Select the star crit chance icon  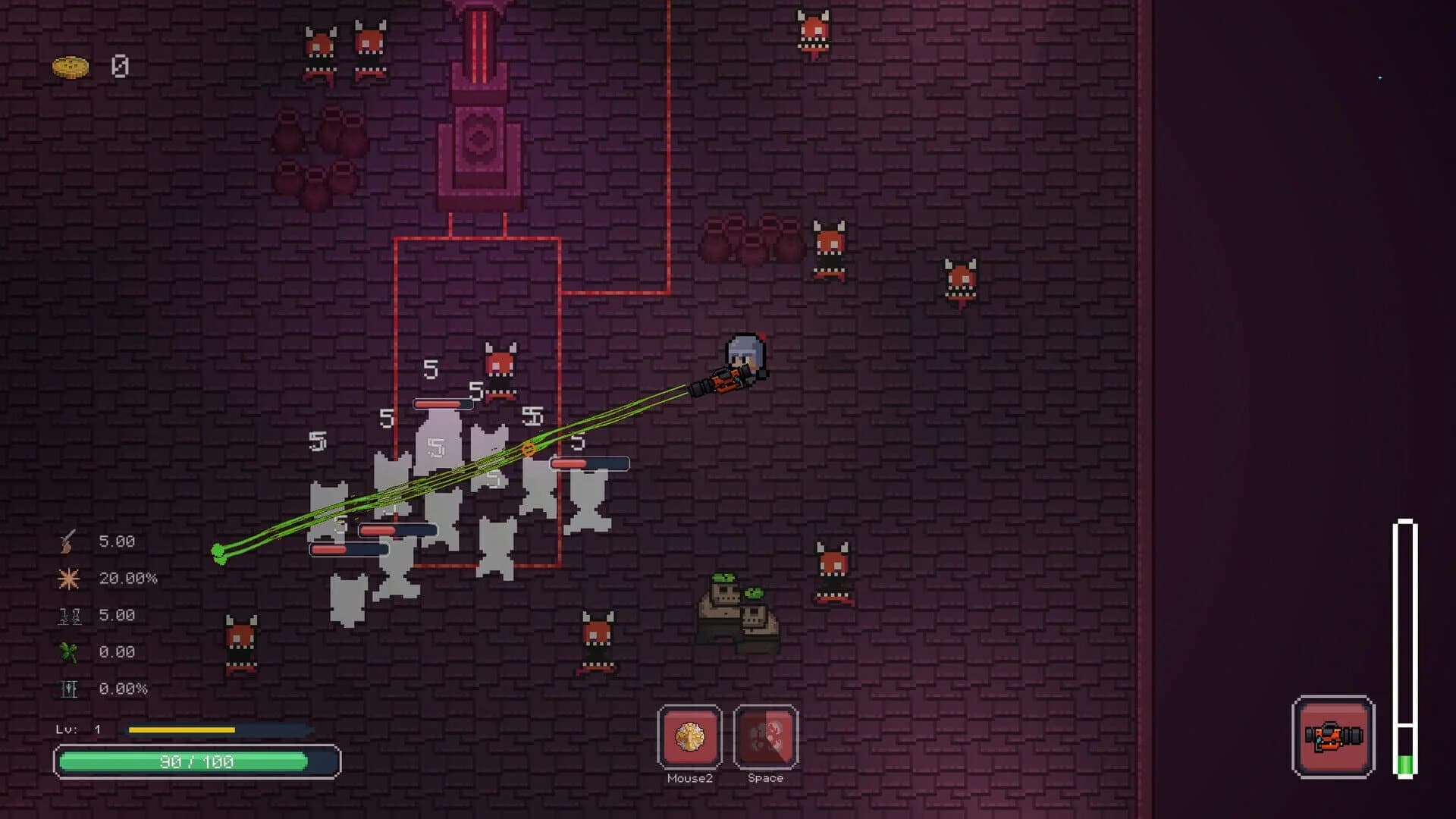(x=68, y=577)
